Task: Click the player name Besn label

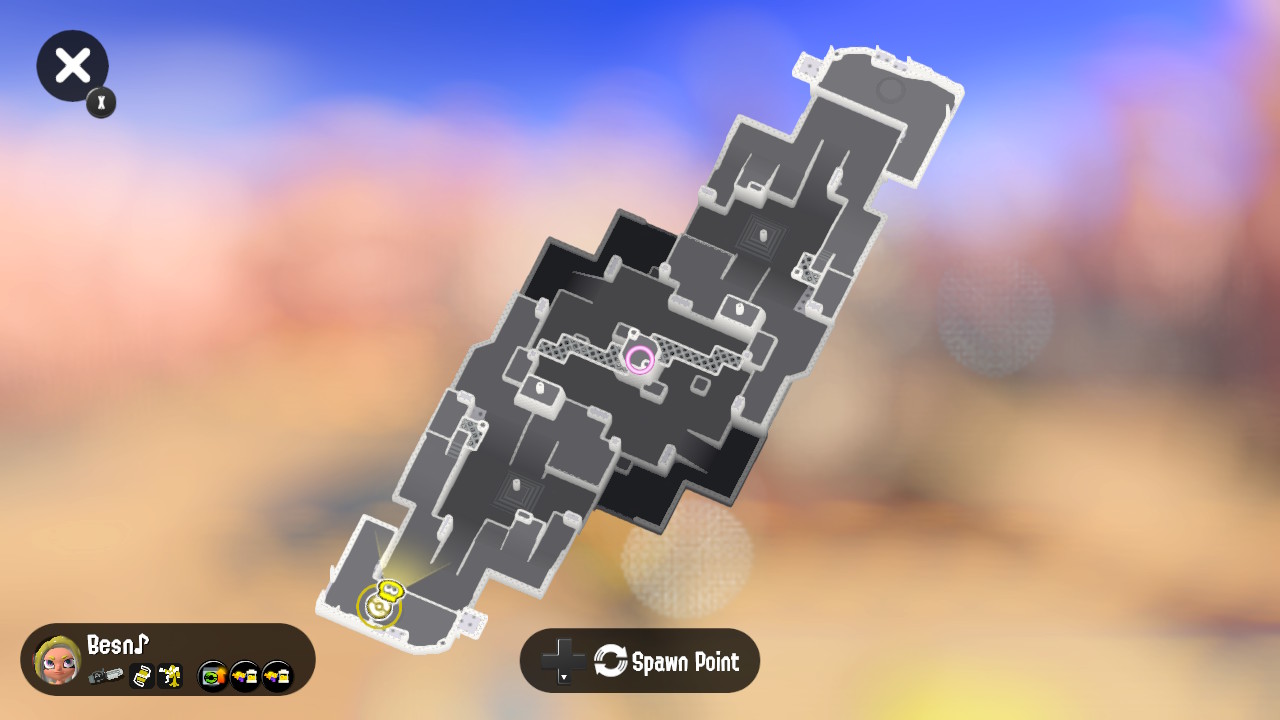Action: click(x=116, y=646)
